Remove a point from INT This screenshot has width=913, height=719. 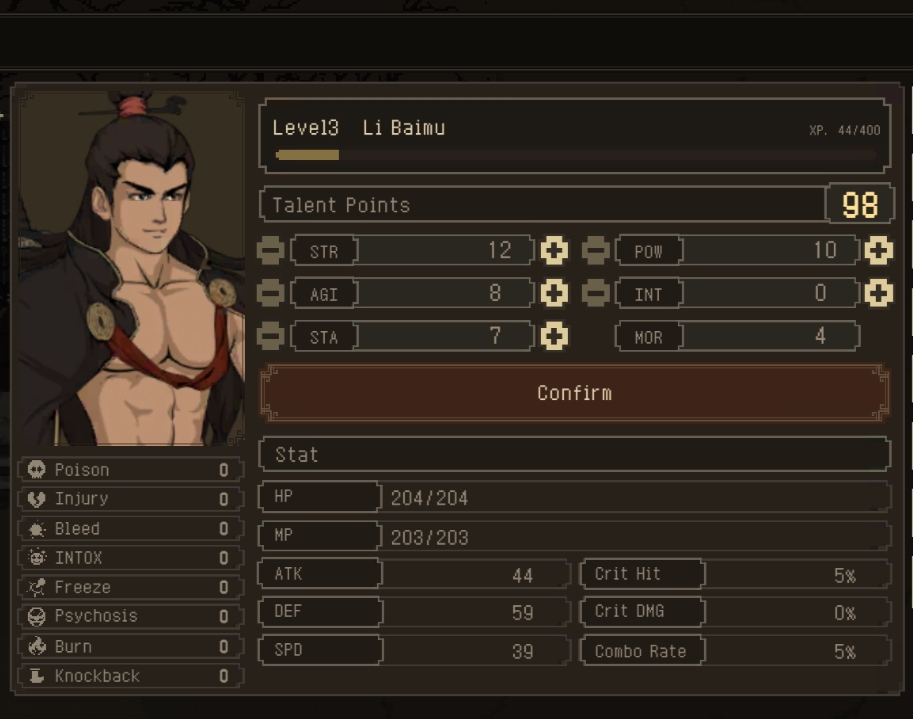595,293
